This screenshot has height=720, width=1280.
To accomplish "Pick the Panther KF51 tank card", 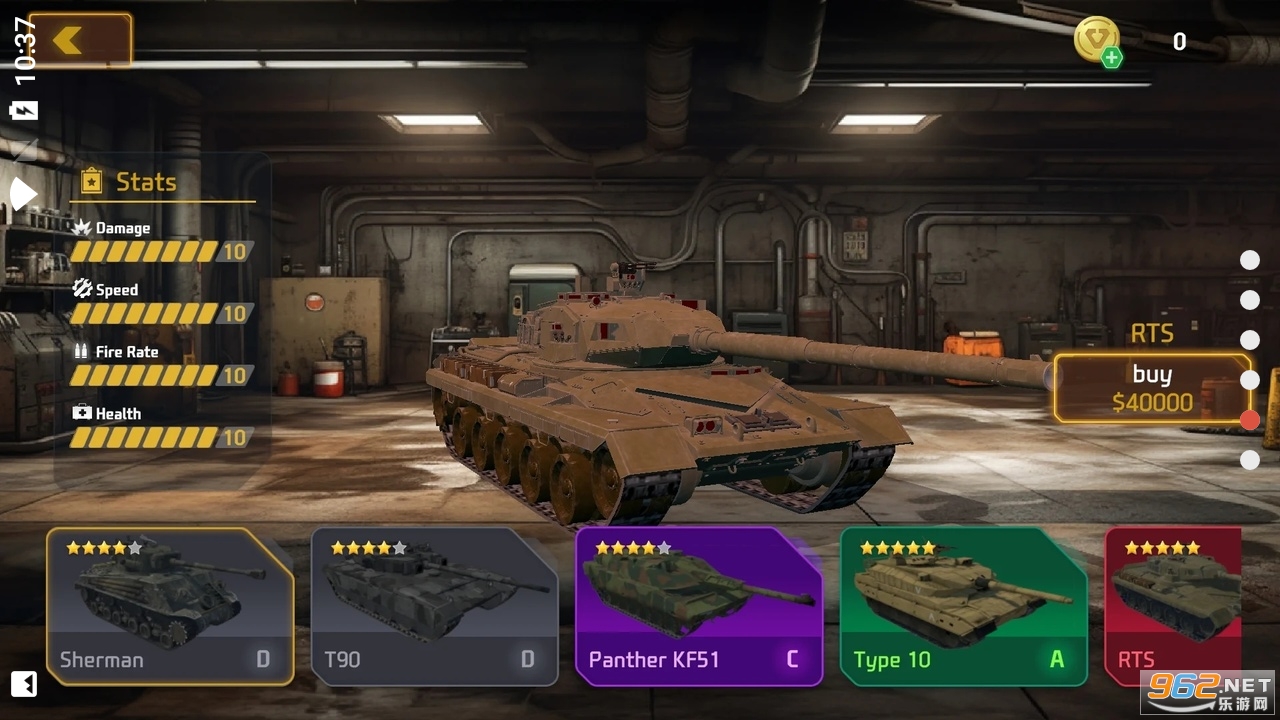I will pyautogui.click(x=698, y=606).
